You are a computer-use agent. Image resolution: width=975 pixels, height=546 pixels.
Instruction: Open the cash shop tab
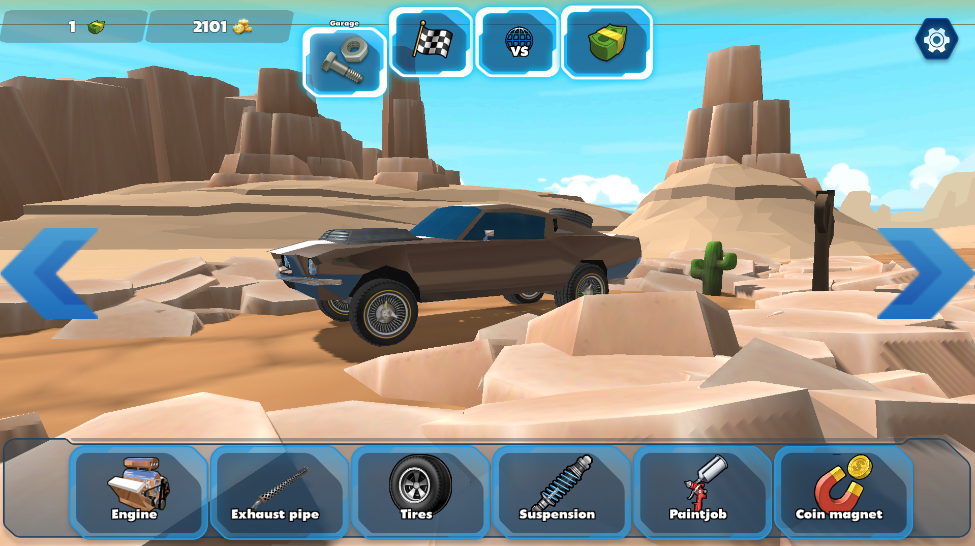607,43
